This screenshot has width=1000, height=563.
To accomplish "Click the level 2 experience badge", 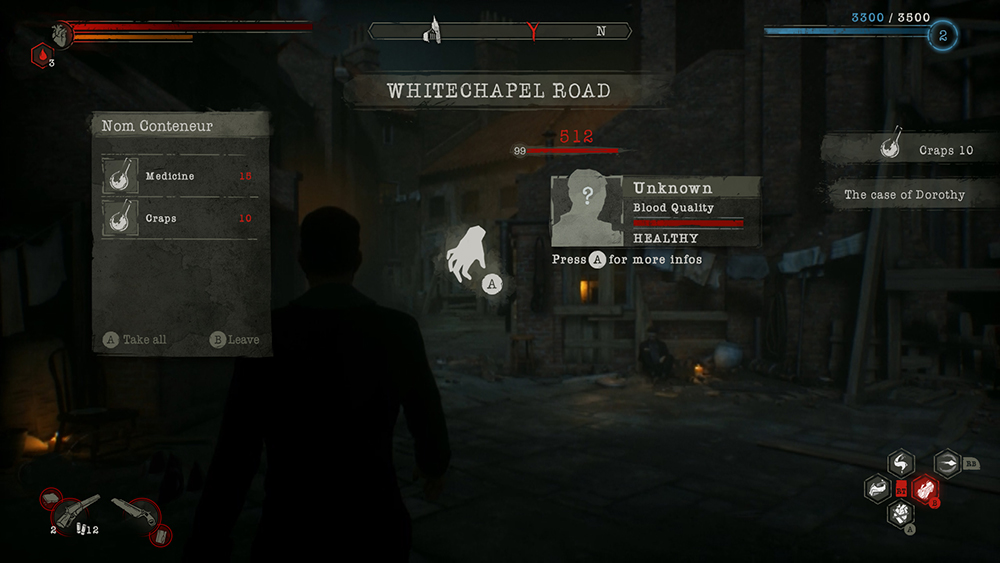I will tap(942, 36).
